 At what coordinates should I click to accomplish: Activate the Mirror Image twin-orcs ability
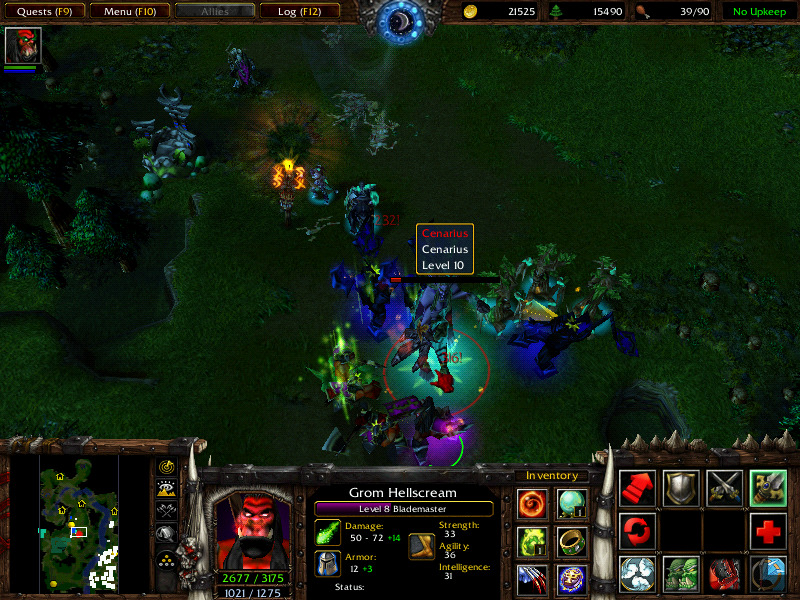point(681,574)
